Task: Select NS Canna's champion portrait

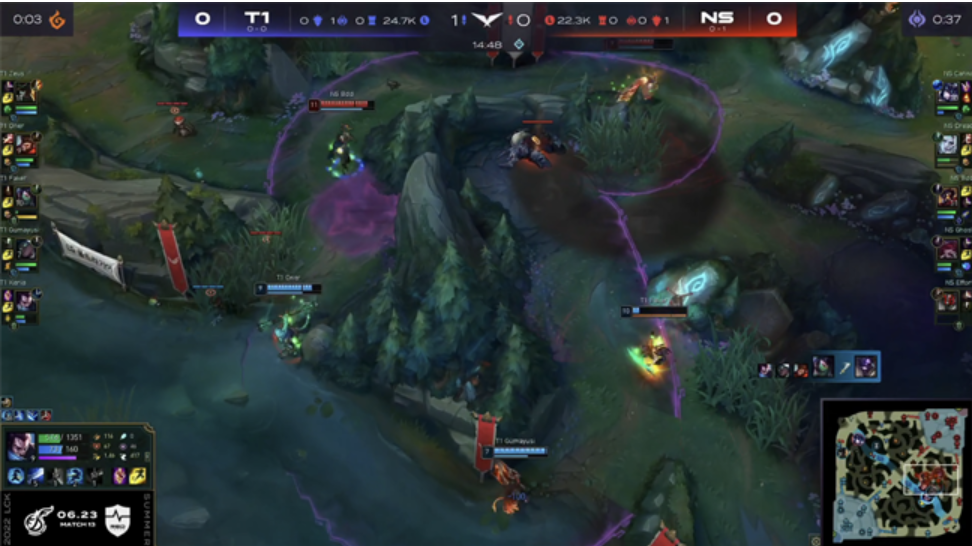Action: 948,93
